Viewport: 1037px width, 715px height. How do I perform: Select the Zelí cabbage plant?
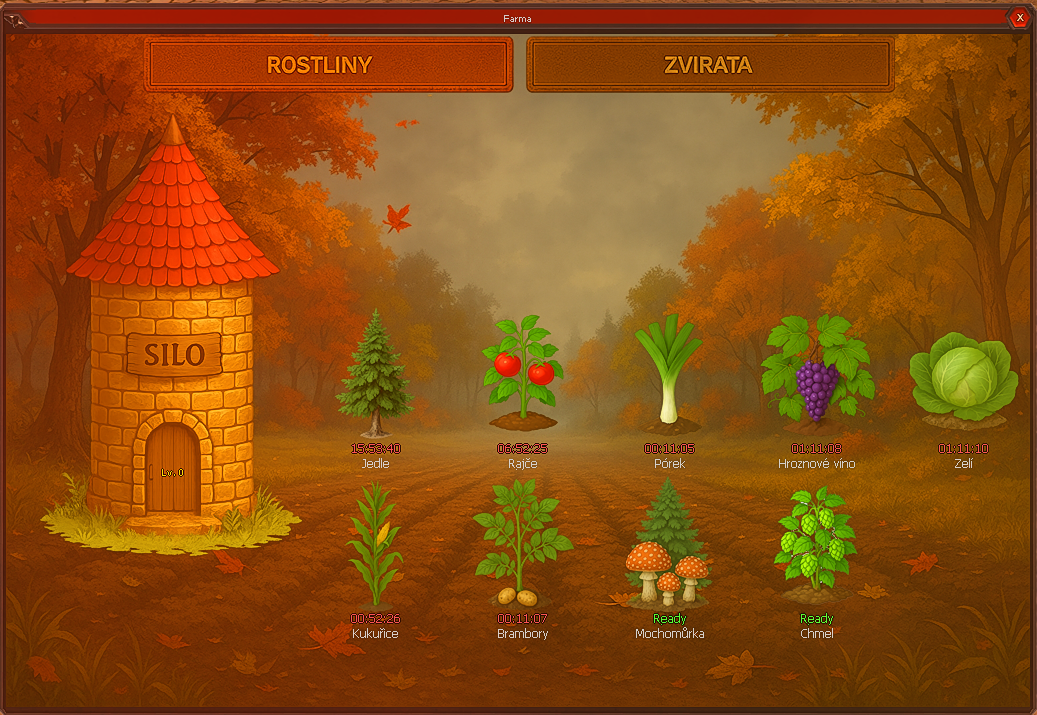point(963,378)
